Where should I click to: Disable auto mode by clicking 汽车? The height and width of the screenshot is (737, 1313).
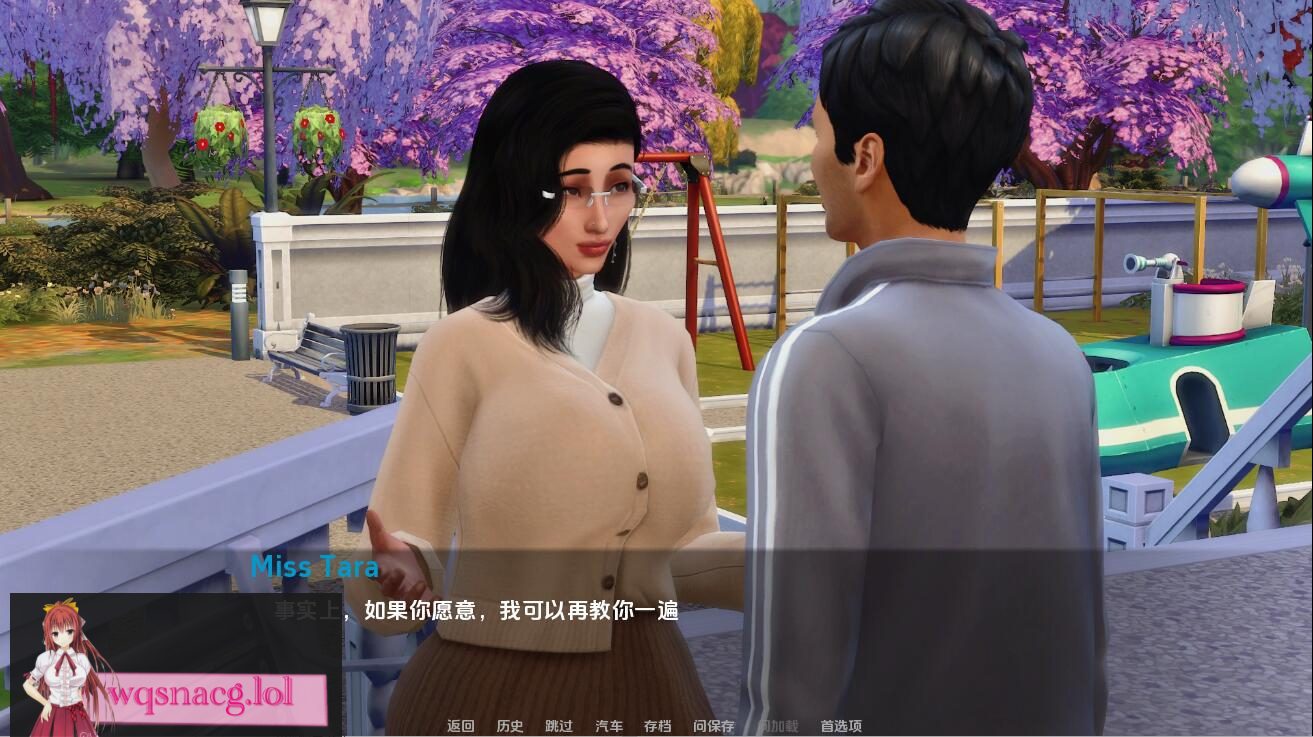pyautogui.click(x=607, y=726)
